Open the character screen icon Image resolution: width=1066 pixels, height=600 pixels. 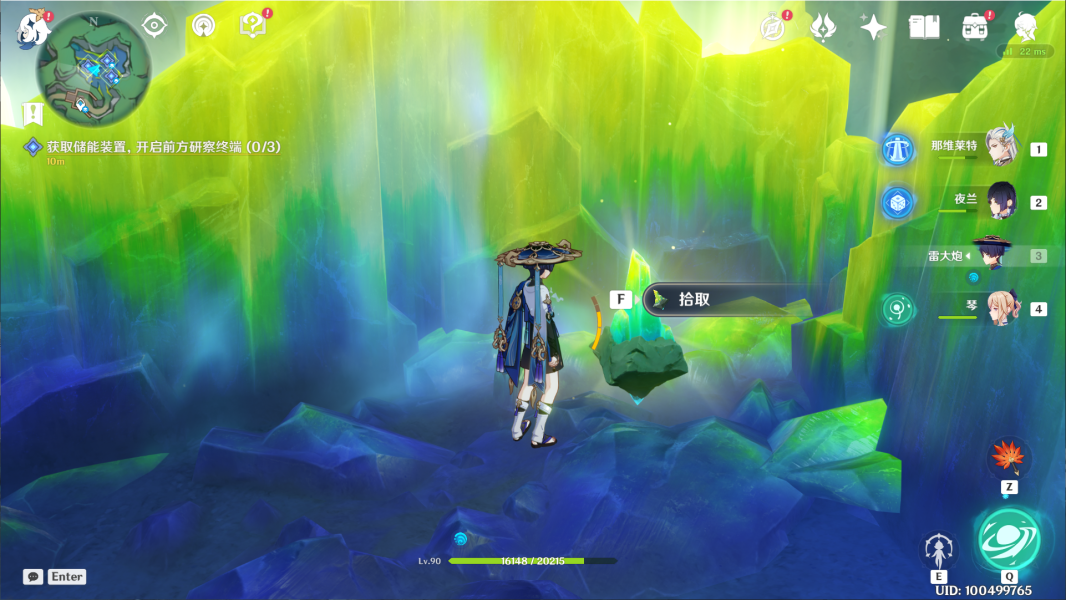pyautogui.click(x=1025, y=27)
